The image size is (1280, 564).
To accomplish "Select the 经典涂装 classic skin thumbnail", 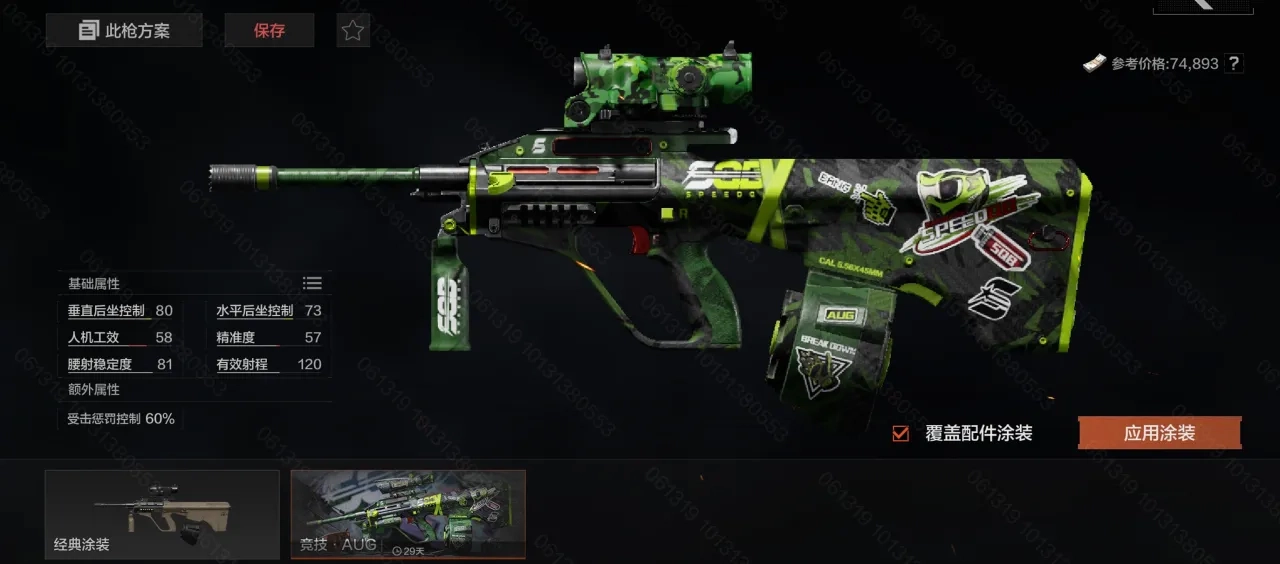I will tap(162, 514).
